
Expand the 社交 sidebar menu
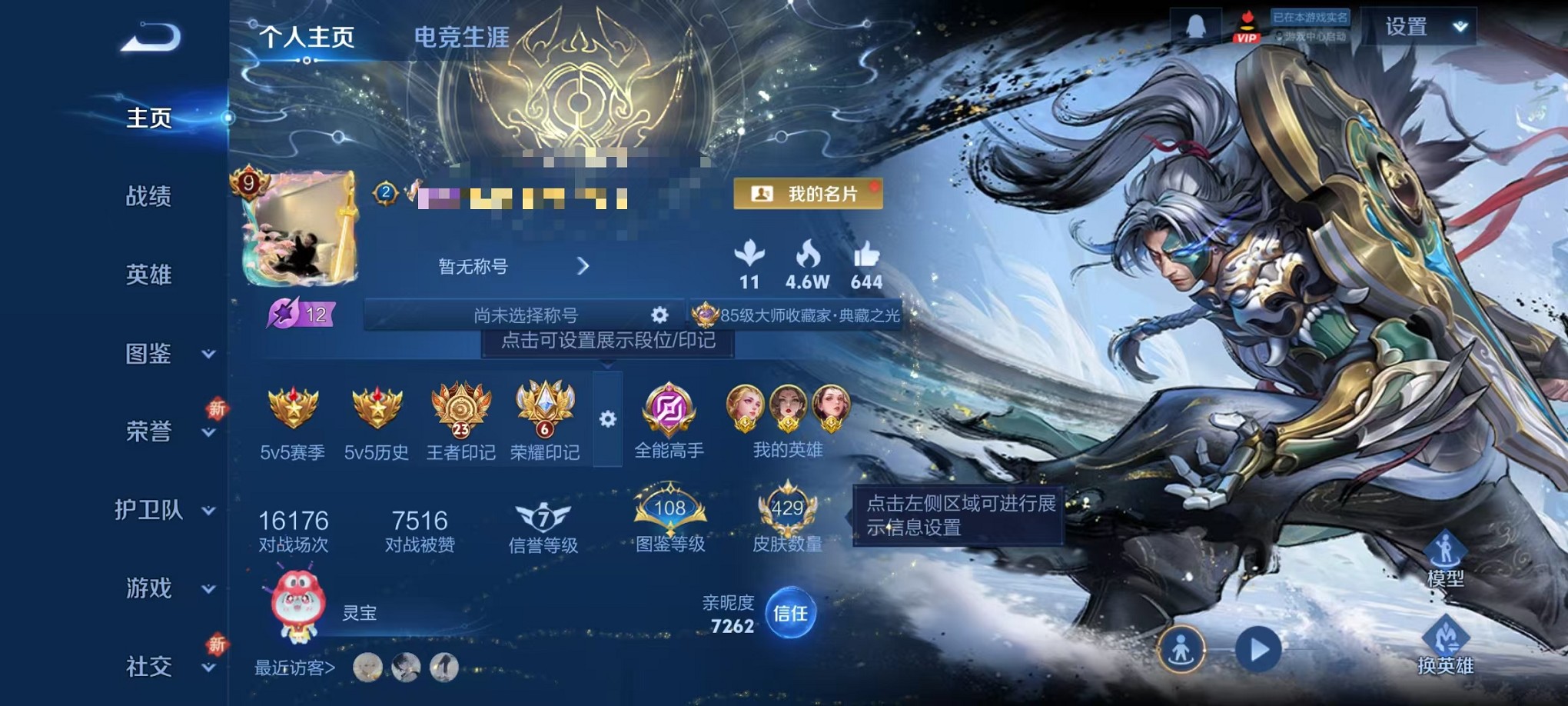149,667
